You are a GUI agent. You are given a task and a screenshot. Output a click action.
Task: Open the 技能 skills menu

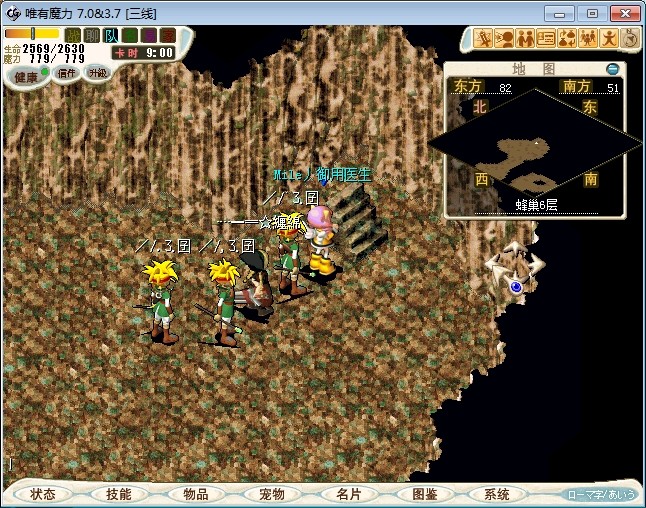tap(119, 494)
